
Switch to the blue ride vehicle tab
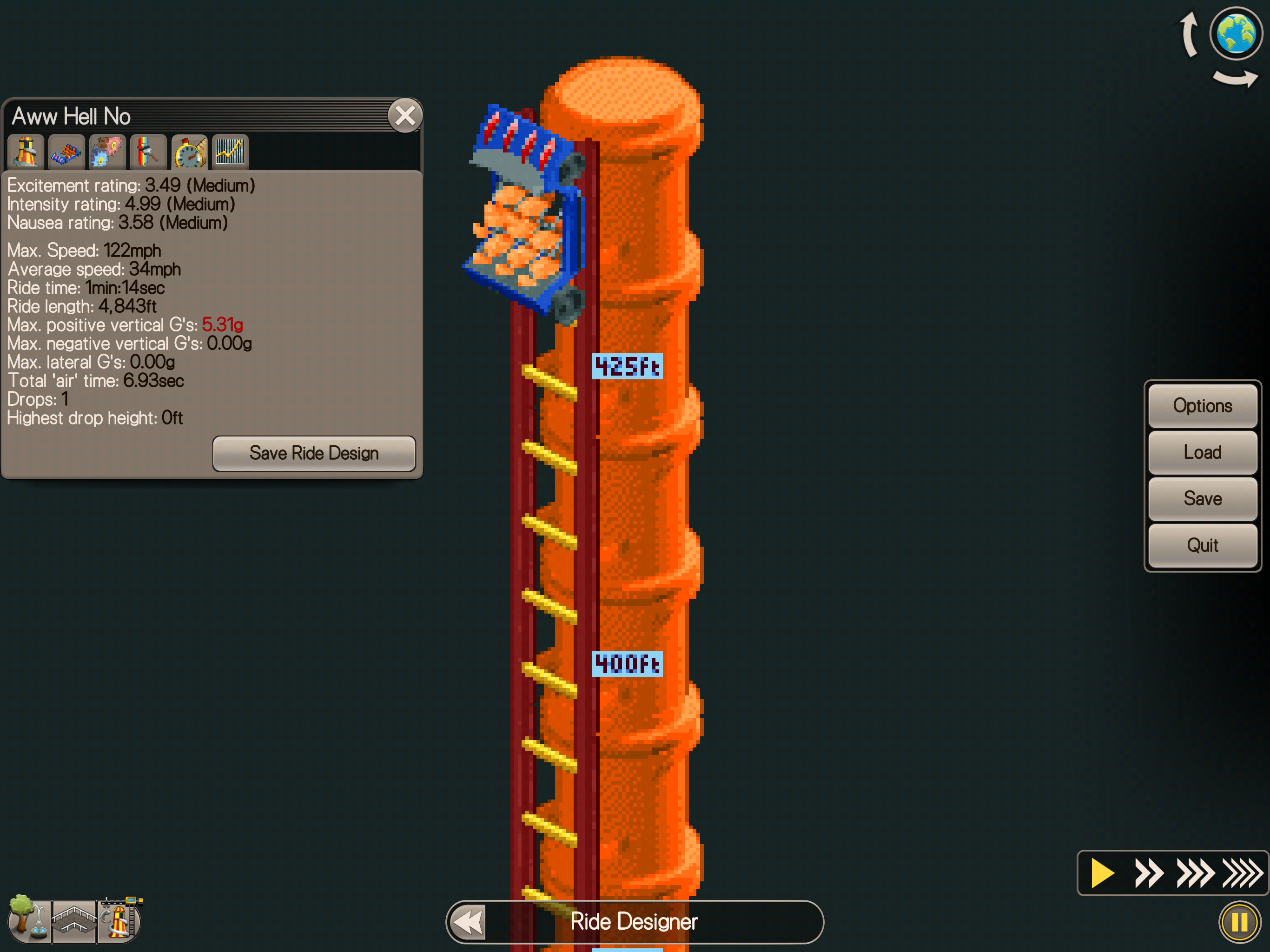[66, 152]
